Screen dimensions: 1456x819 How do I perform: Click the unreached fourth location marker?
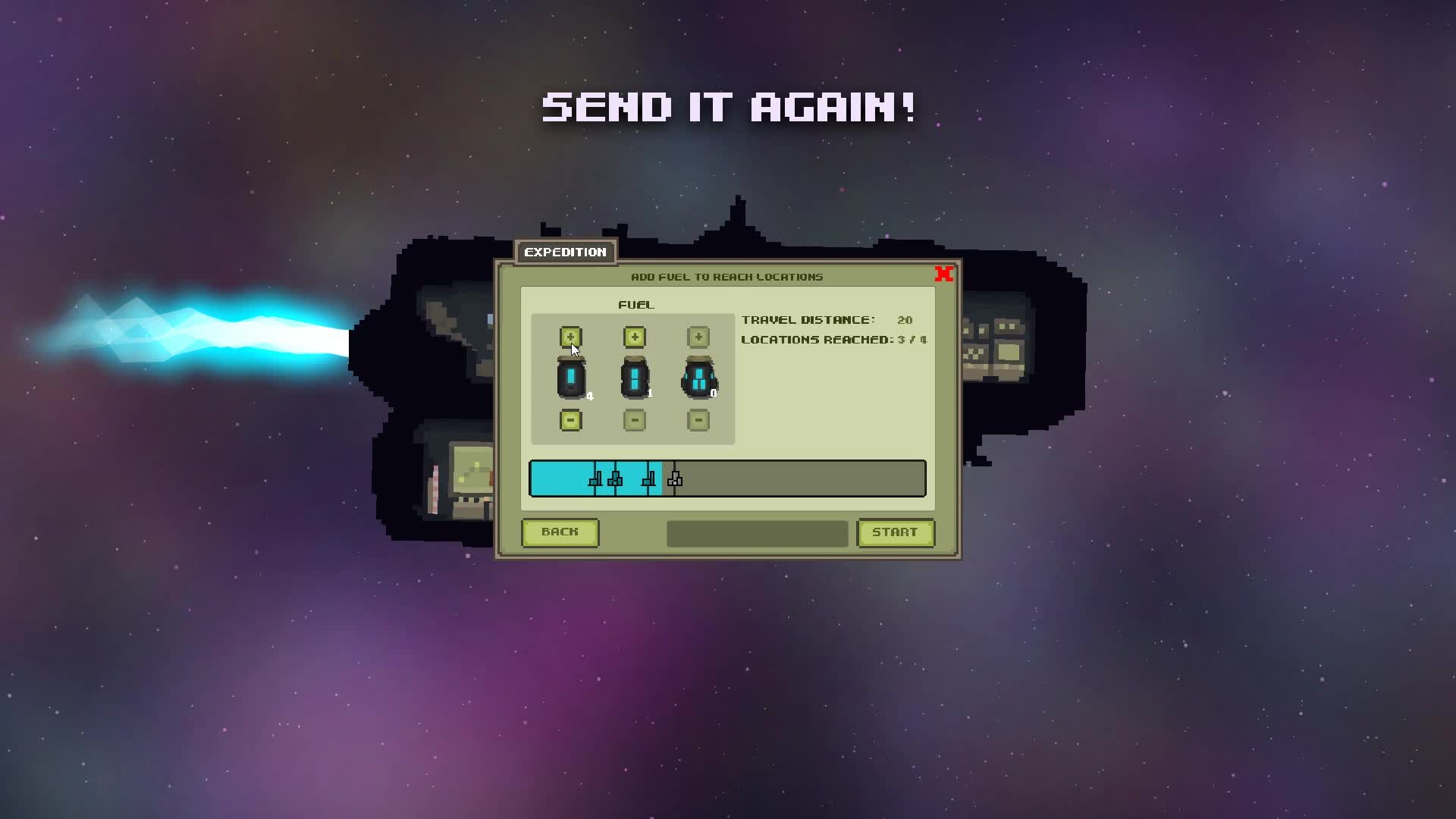[673, 478]
